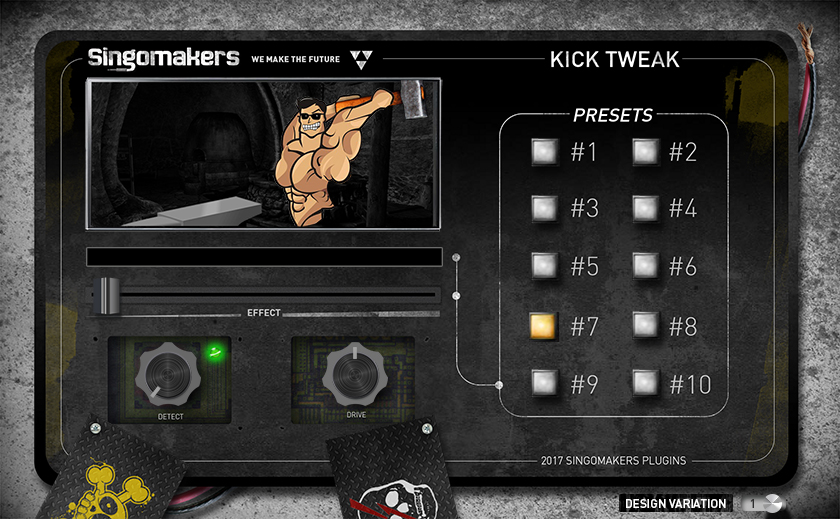Choose preset #6 button
This screenshot has width=840, height=519.
[x=645, y=265]
